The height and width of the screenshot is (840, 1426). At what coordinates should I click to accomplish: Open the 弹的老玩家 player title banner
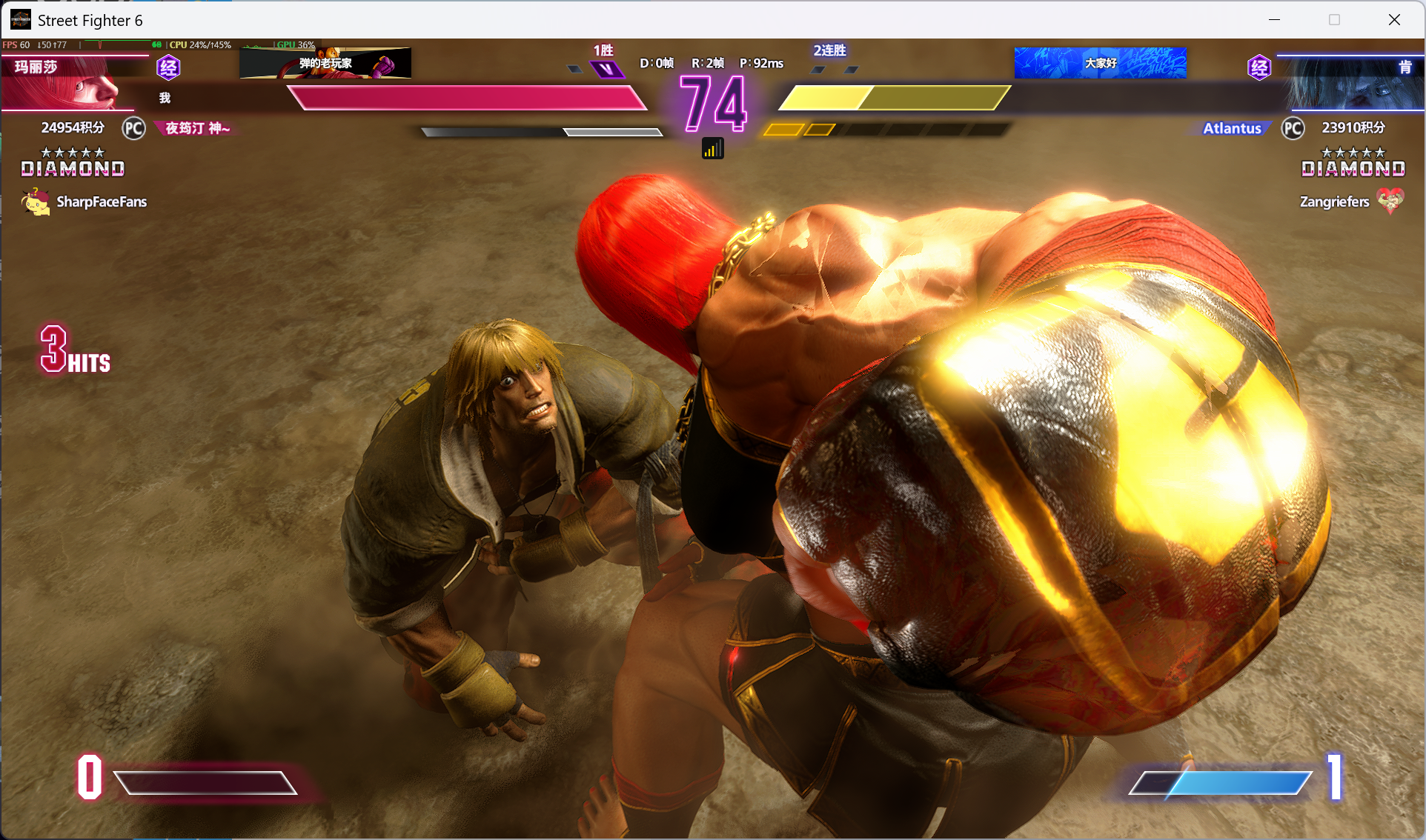[325, 64]
